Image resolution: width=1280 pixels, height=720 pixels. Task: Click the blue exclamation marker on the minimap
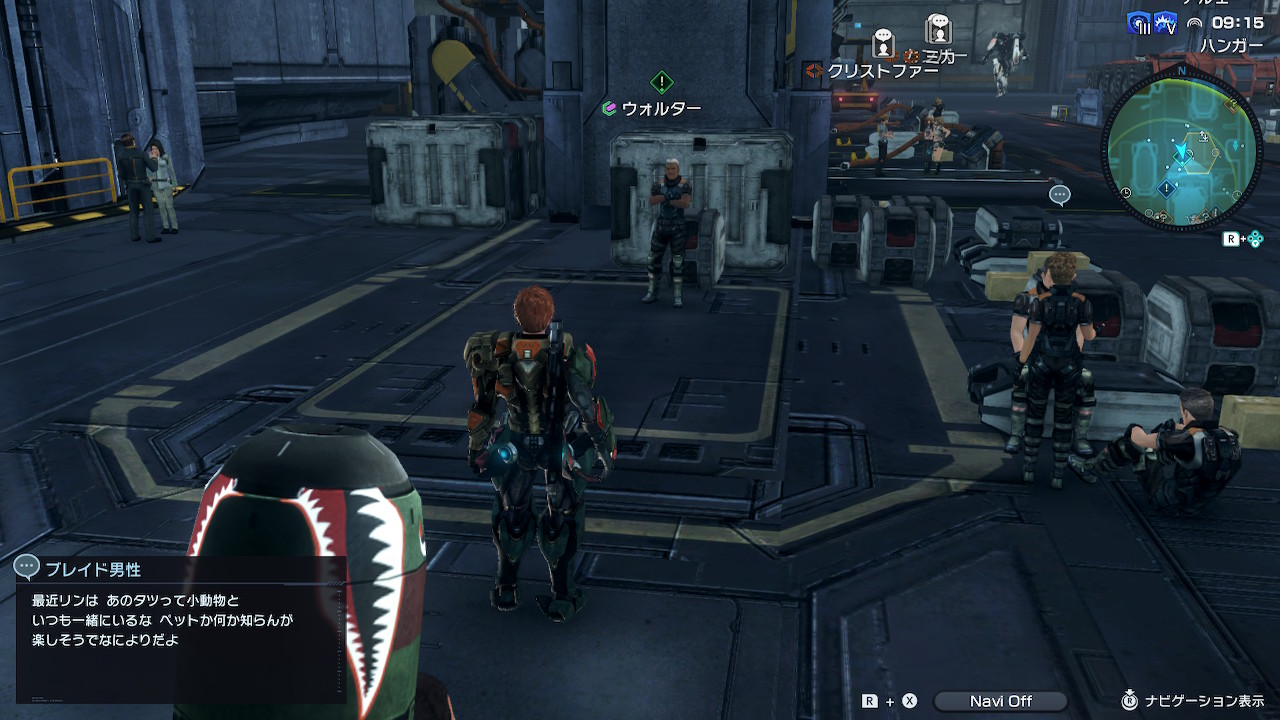point(1166,188)
